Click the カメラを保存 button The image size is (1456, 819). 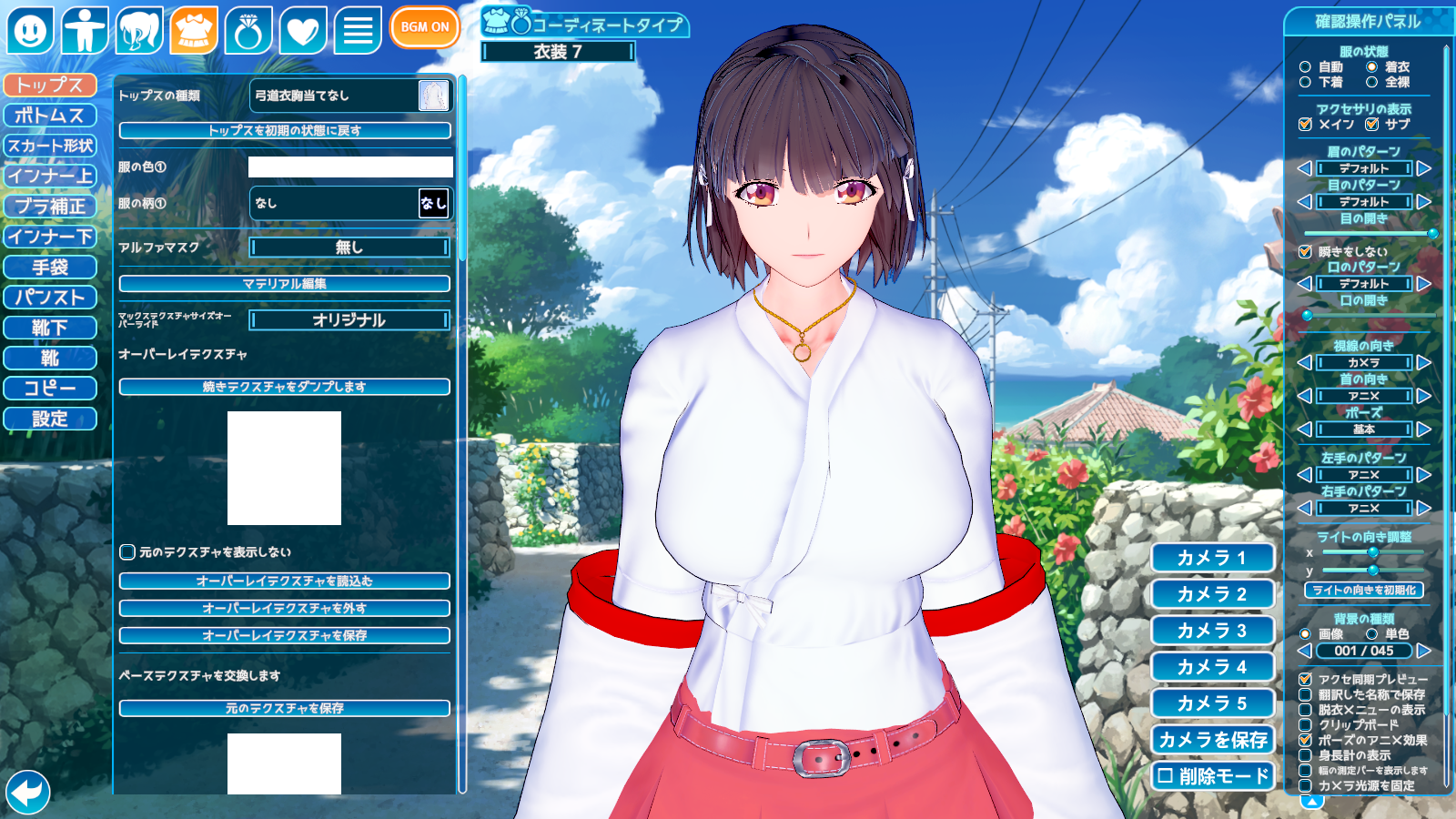[x=1212, y=740]
